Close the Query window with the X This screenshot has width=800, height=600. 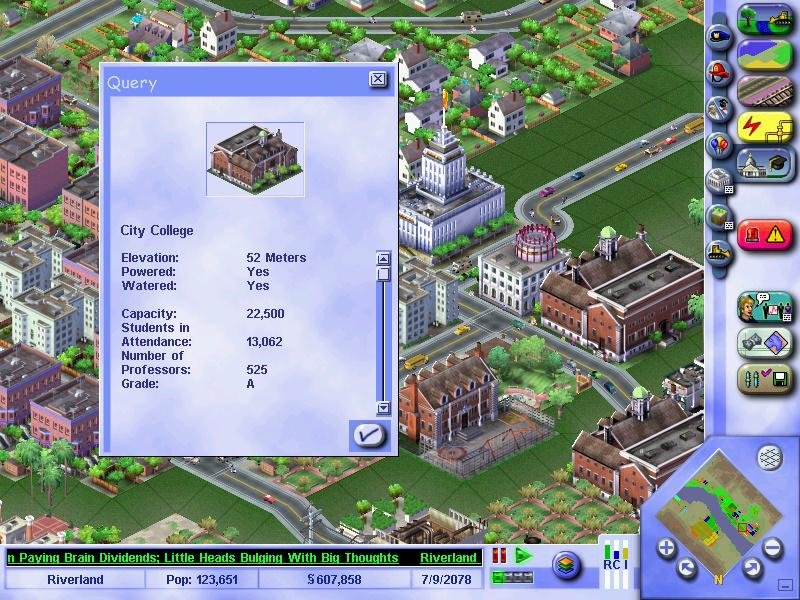click(x=377, y=79)
